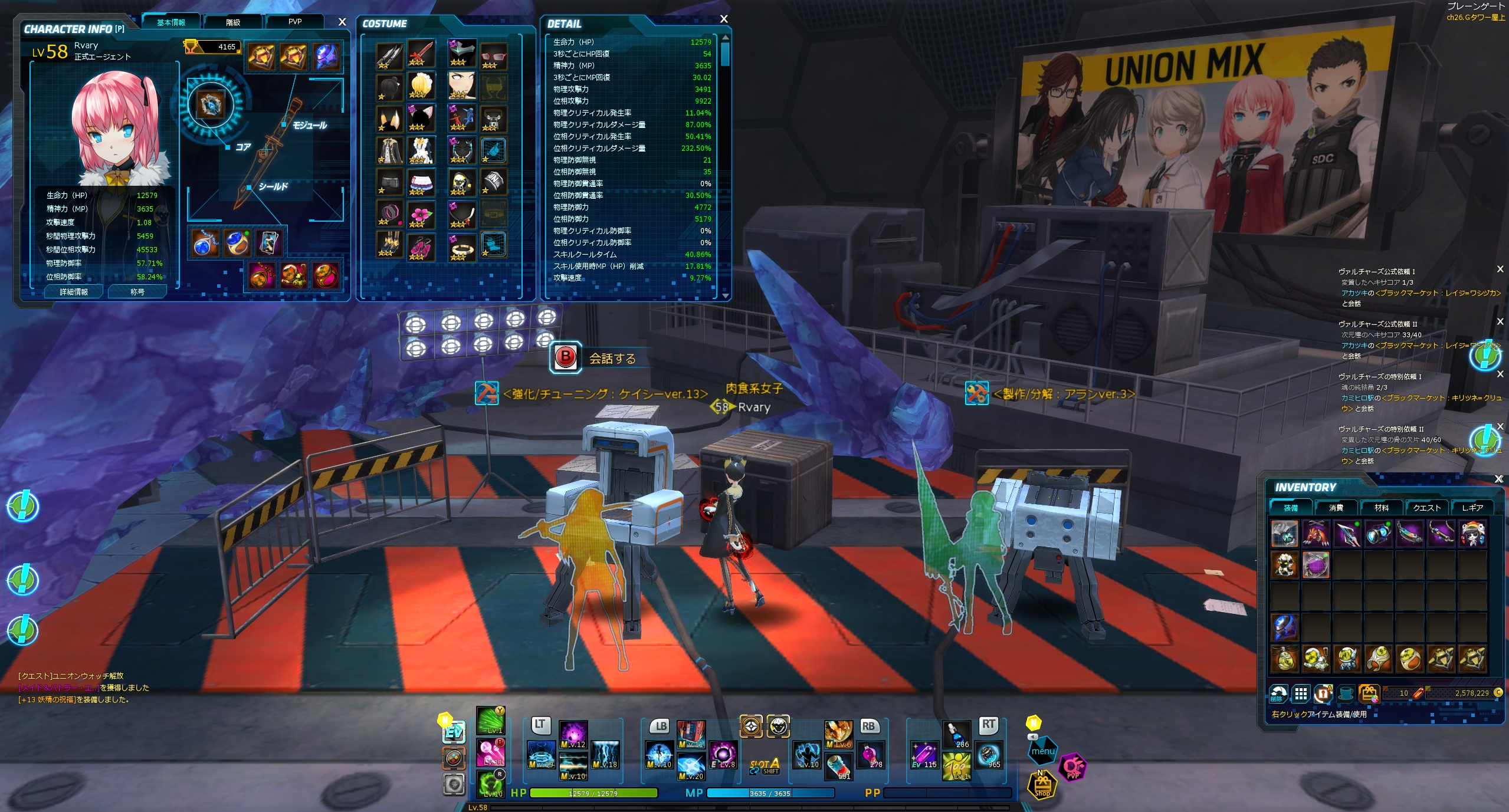Close the Character Info window
This screenshot has height=812, width=1509.
342,22
